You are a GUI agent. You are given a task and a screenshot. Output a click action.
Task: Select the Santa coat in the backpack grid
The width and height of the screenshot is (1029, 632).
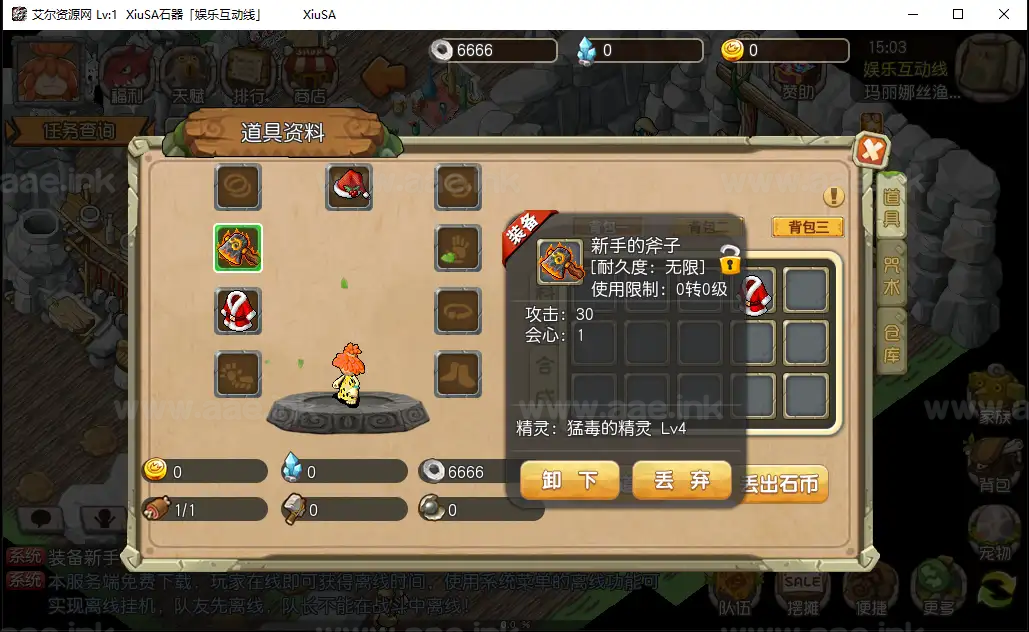(x=755, y=291)
